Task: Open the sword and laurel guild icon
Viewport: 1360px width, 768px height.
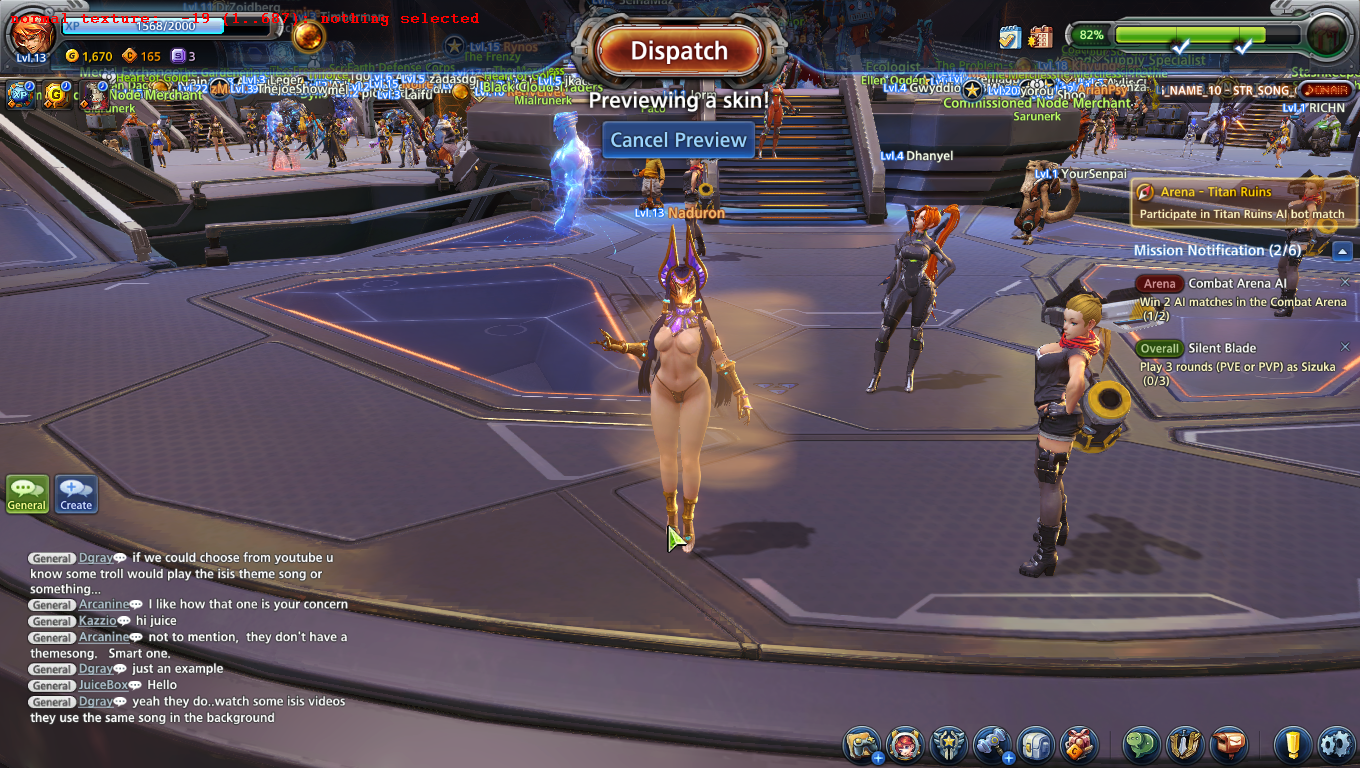Action: coord(1185,745)
